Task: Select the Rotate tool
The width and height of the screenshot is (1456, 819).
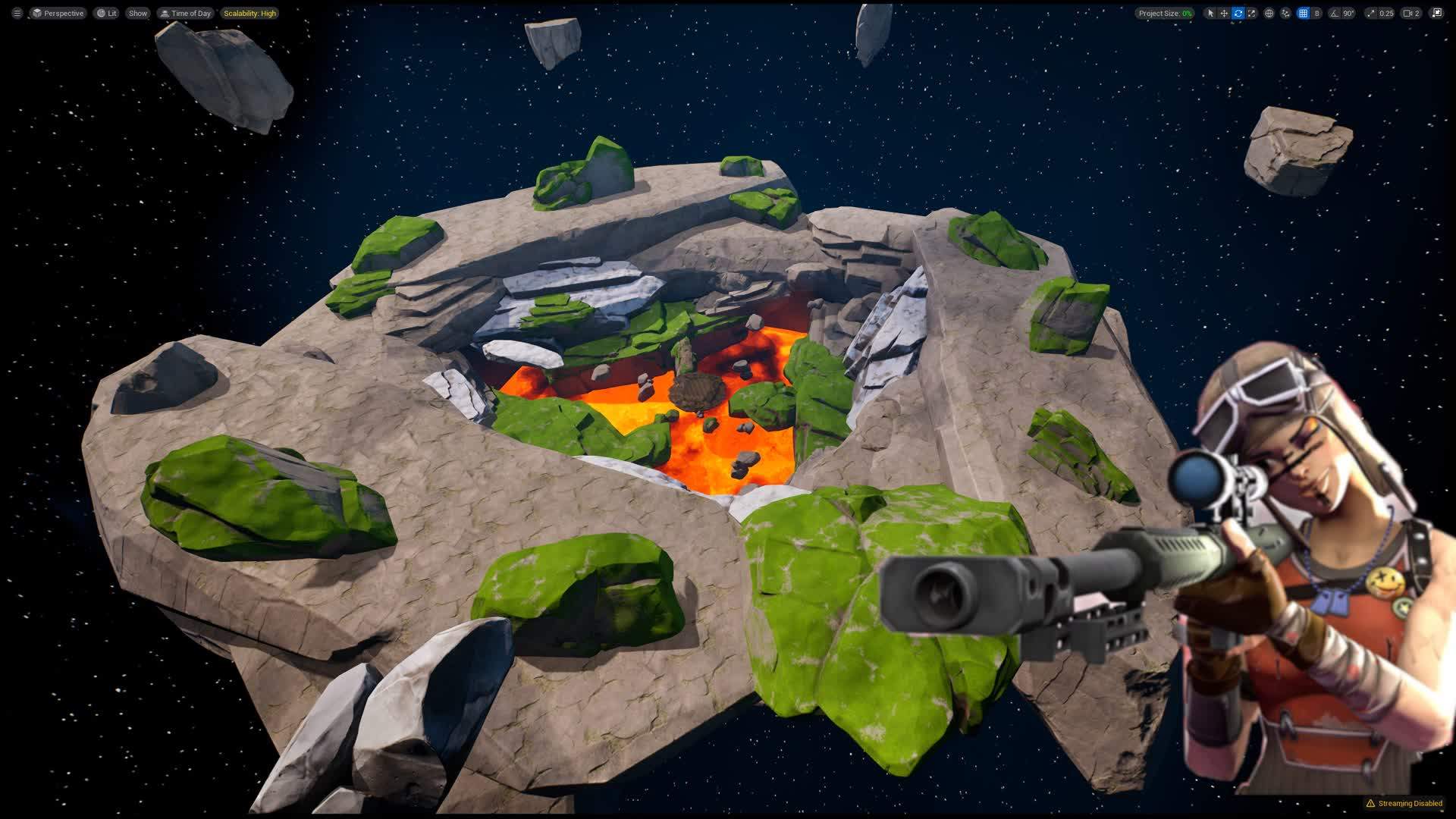Action: tap(1238, 13)
